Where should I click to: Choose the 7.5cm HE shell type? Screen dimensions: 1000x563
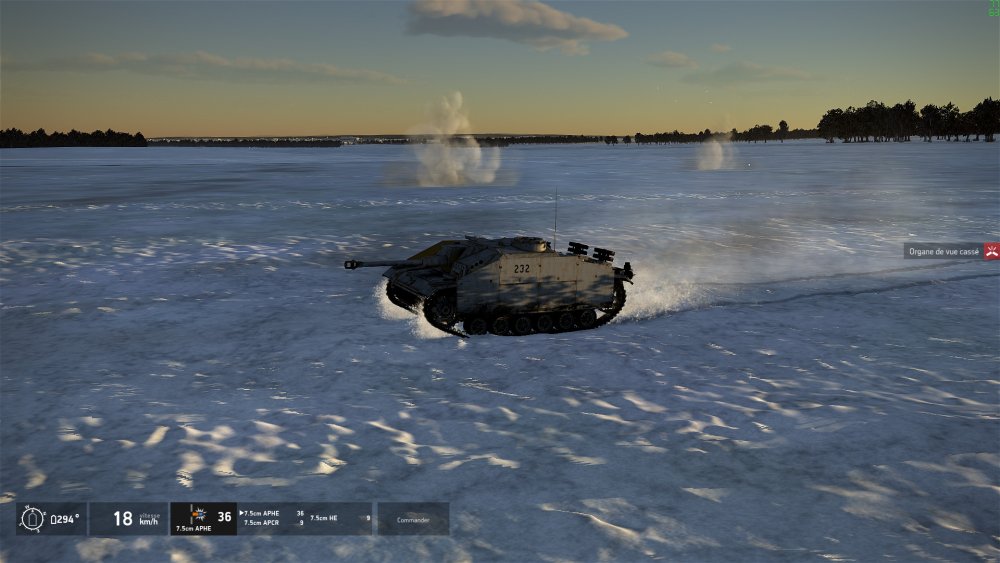pos(326,518)
